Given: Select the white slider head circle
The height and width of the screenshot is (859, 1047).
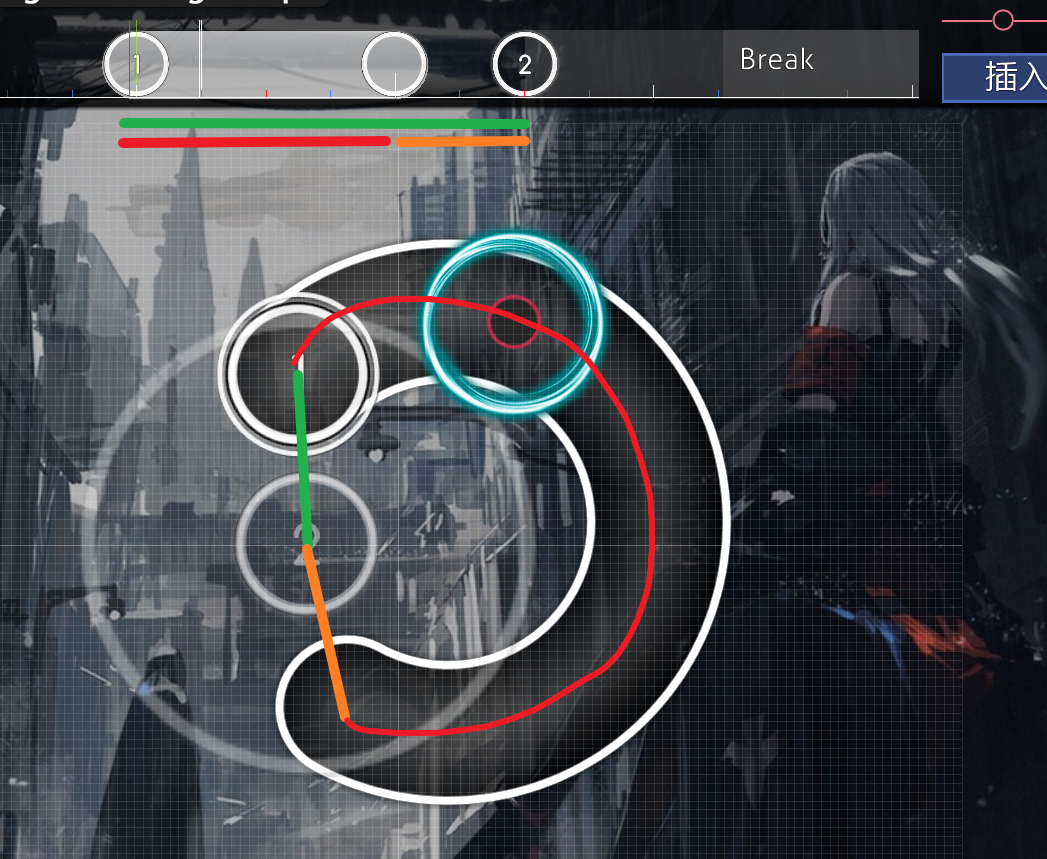Looking at the screenshot, I should pos(297,370).
